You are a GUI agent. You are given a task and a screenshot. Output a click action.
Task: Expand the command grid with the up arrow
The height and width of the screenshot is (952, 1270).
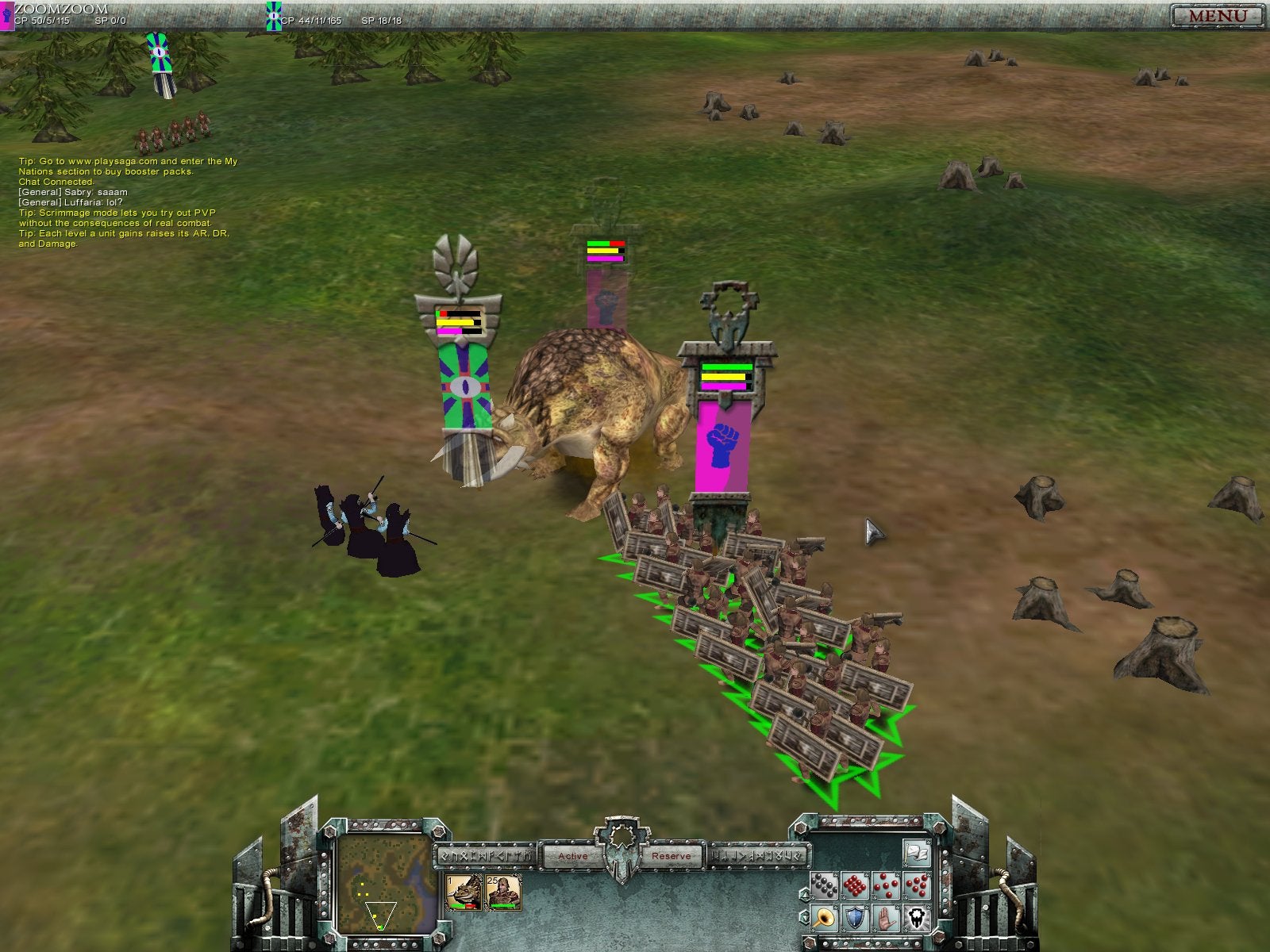(805, 894)
